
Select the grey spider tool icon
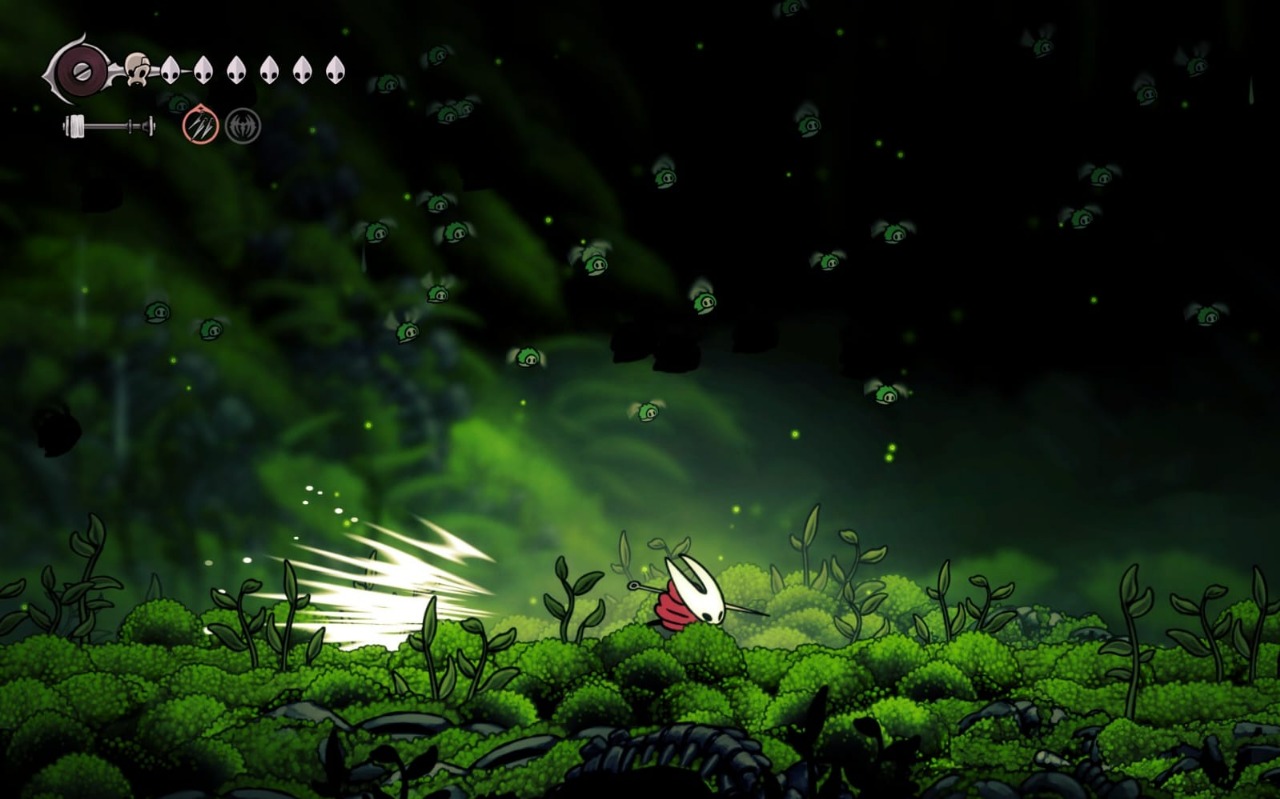tap(243, 126)
